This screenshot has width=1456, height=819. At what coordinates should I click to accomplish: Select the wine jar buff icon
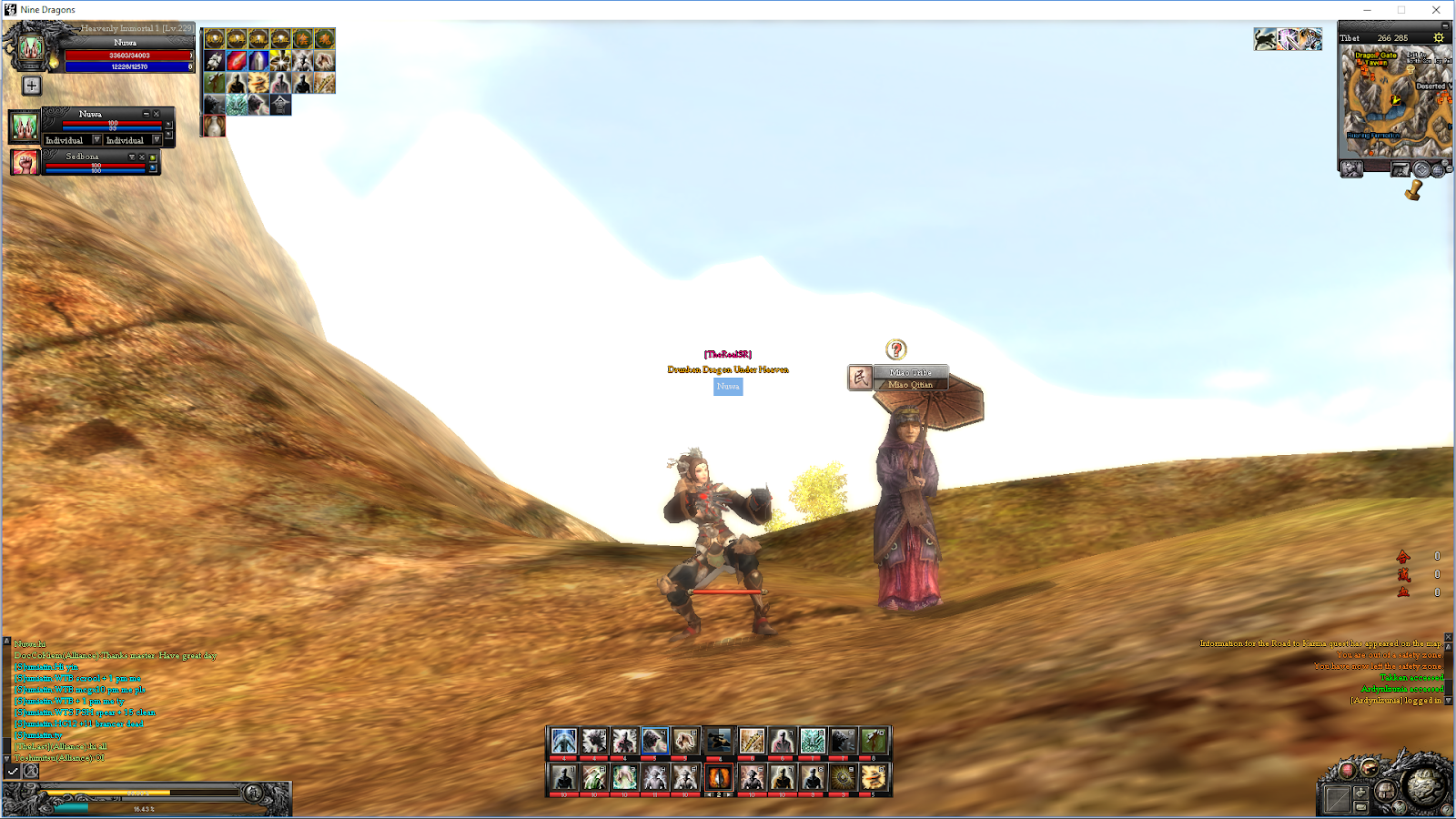pyautogui.click(x=214, y=126)
